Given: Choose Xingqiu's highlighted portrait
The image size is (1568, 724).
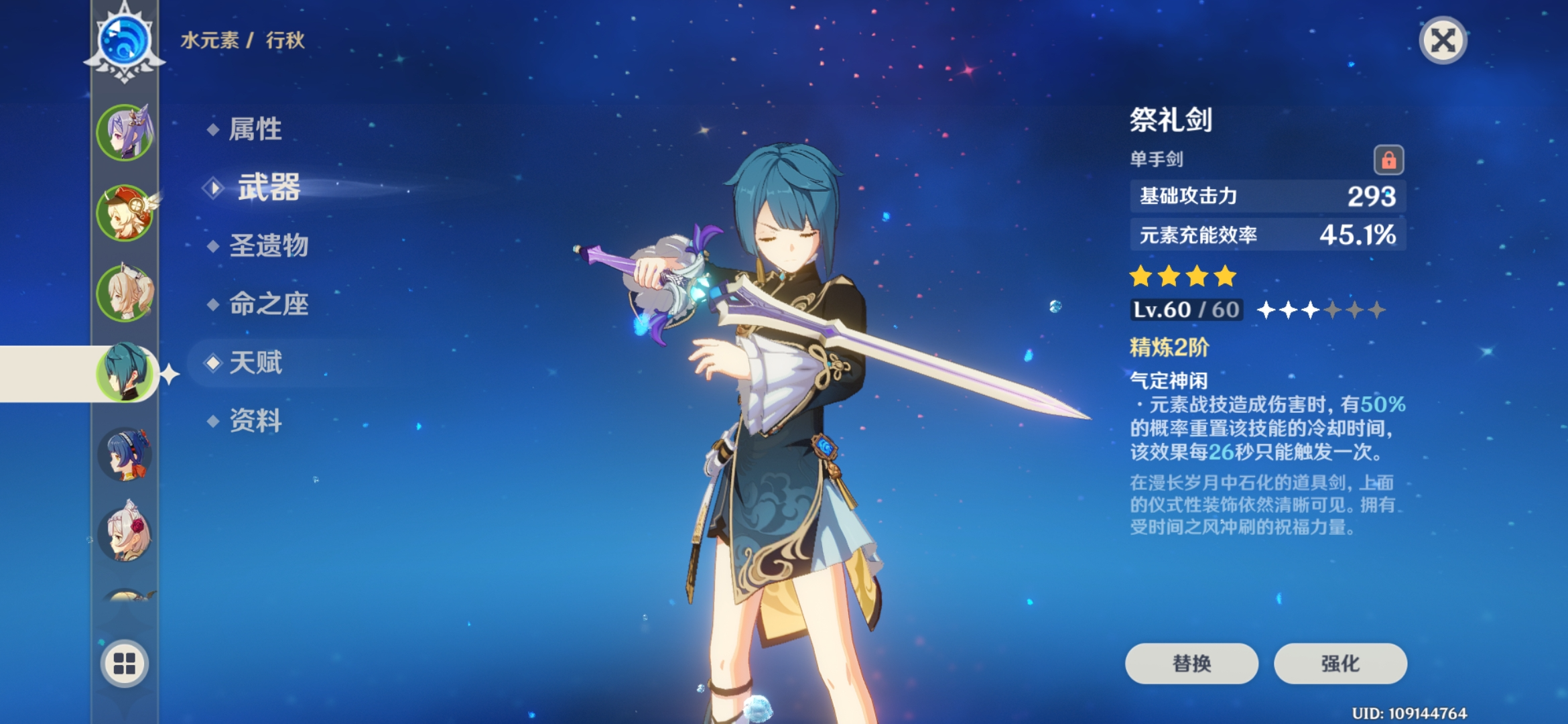Looking at the screenshot, I should click(125, 373).
